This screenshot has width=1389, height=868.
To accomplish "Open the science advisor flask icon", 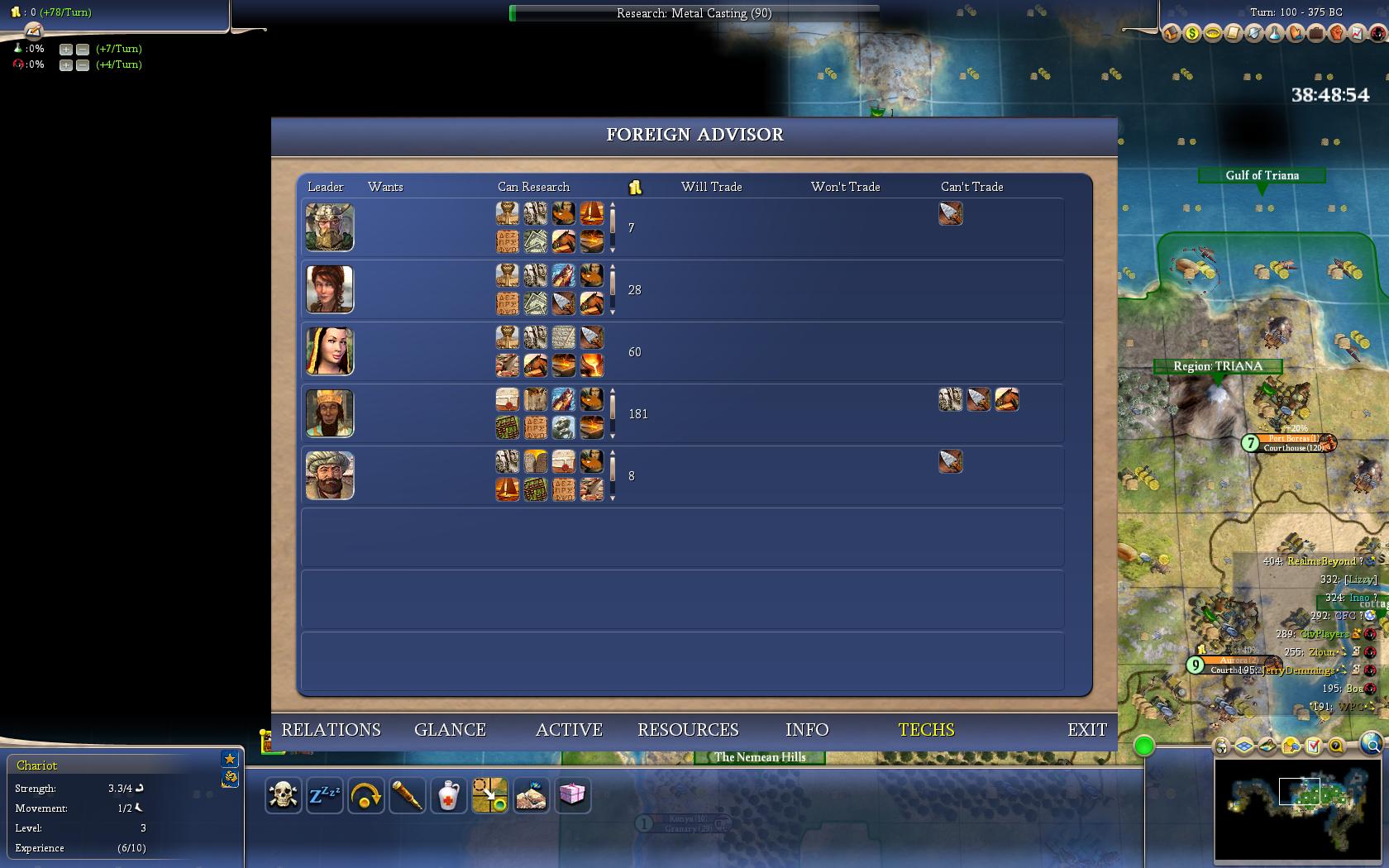I will pos(1275,34).
